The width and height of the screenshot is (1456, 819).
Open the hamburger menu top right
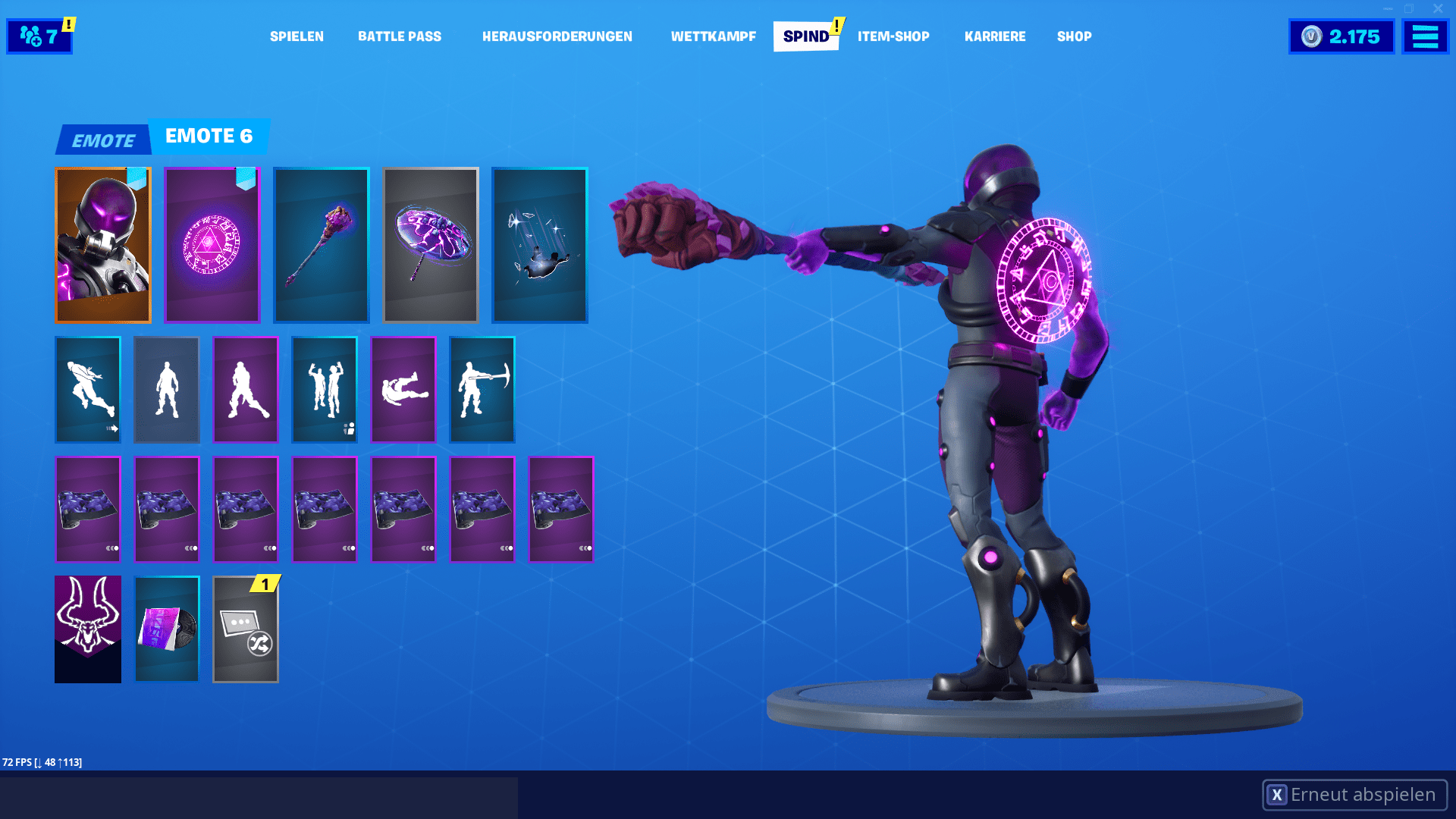1425,35
